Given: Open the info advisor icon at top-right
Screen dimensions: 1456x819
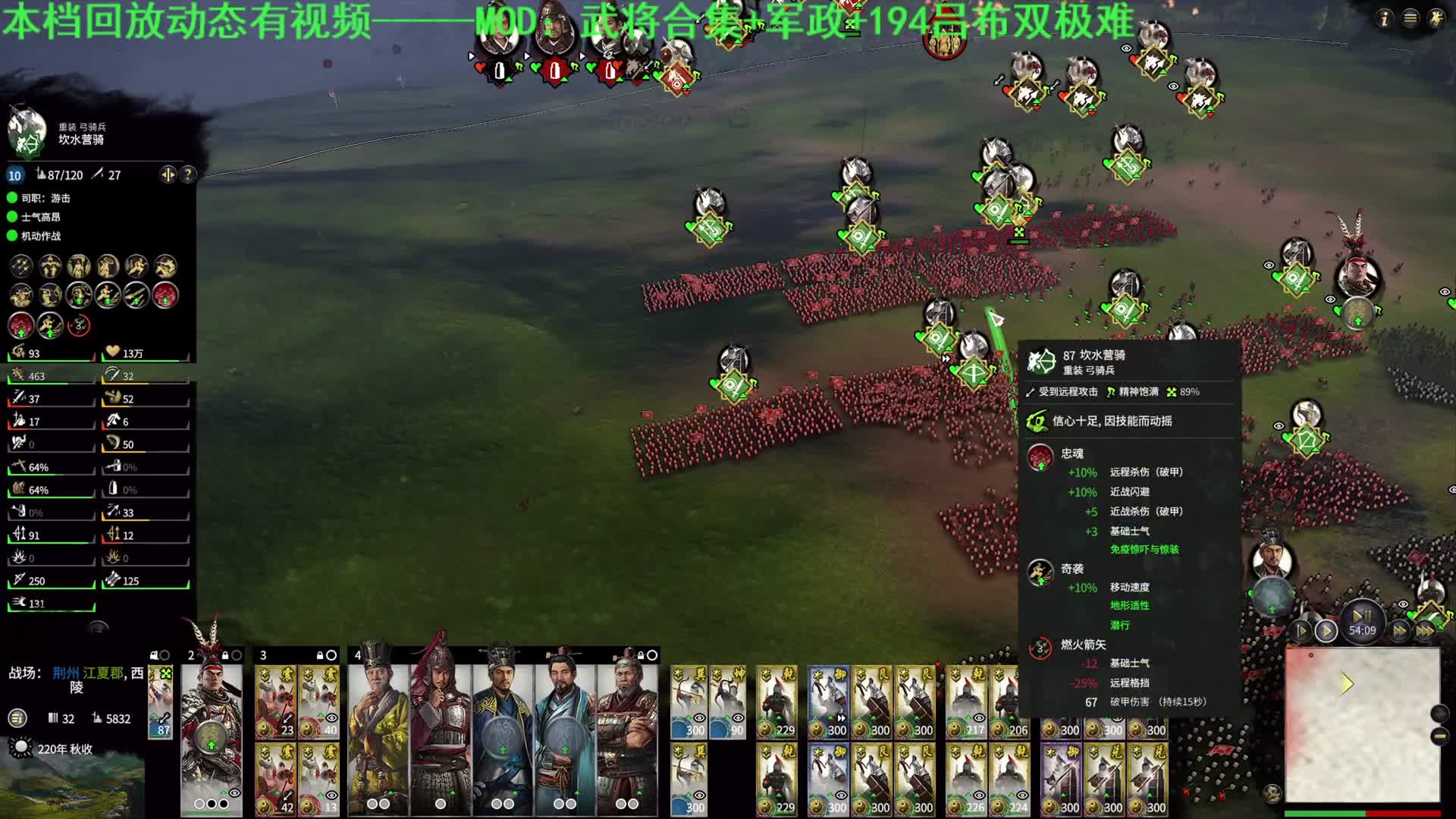Looking at the screenshot, I should pos(1385,18).
